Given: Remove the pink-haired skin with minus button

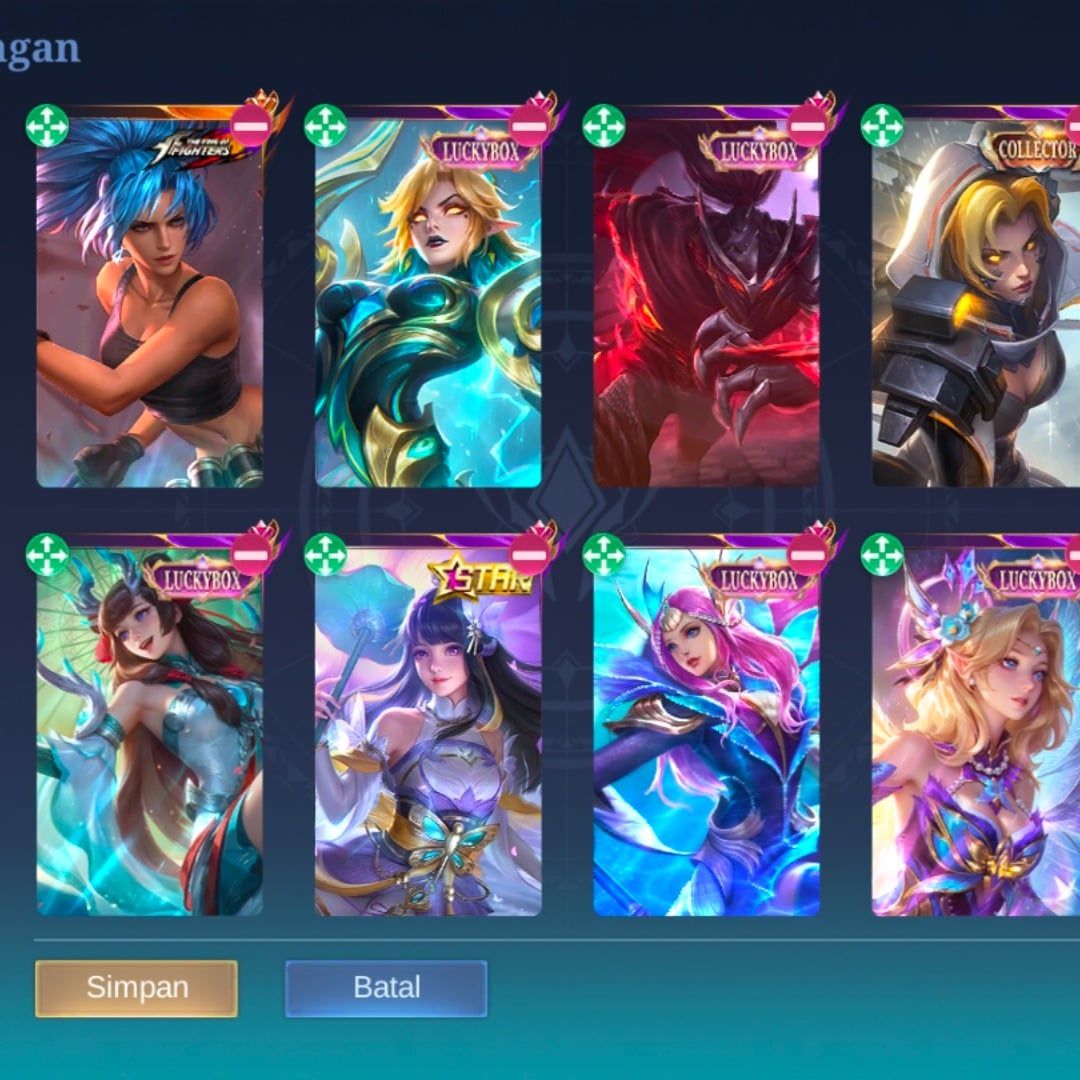Looking at the screenshot, I should [x=808, y=554].
